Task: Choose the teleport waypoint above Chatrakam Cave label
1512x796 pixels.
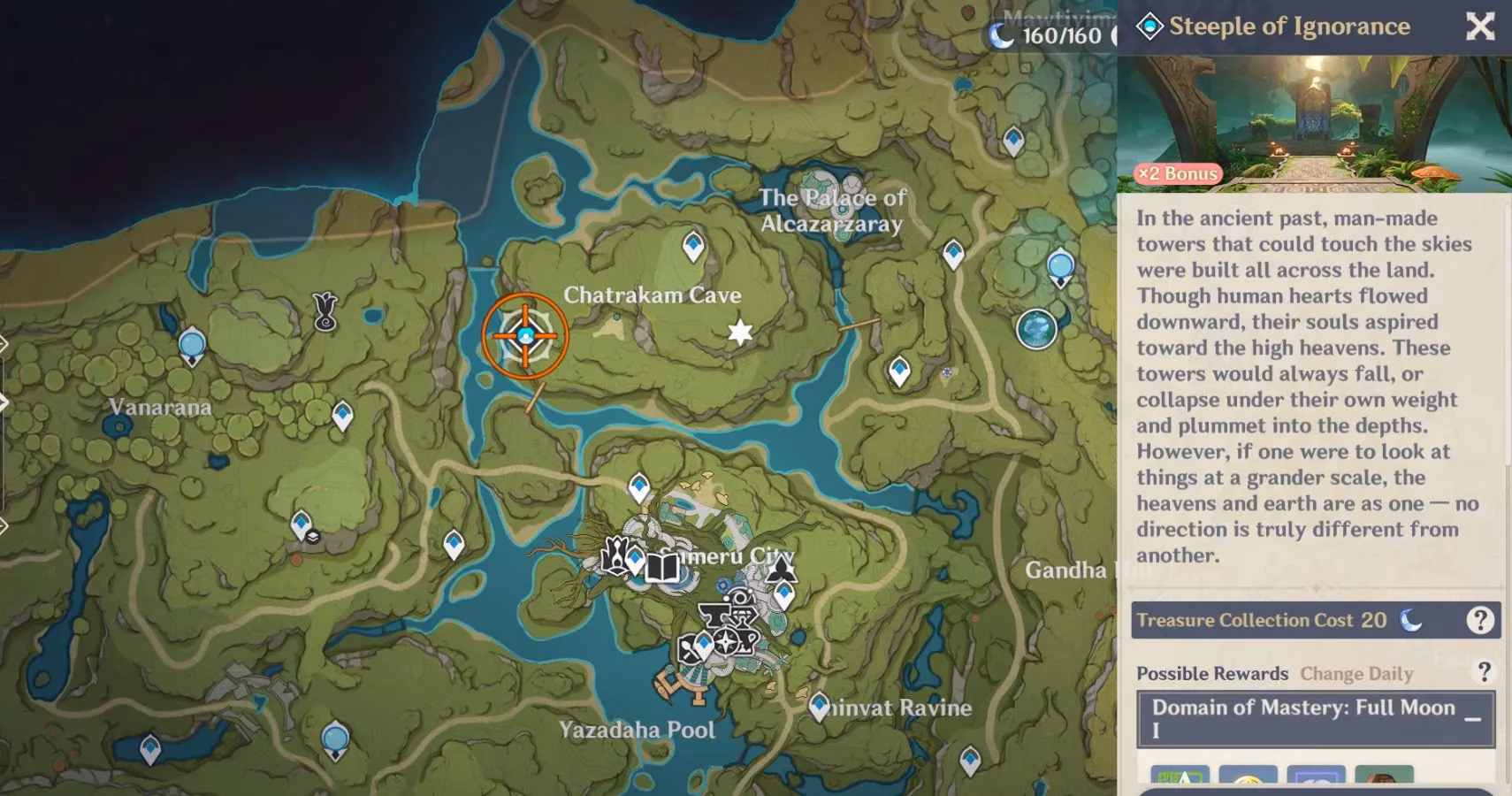Action: 693,245
